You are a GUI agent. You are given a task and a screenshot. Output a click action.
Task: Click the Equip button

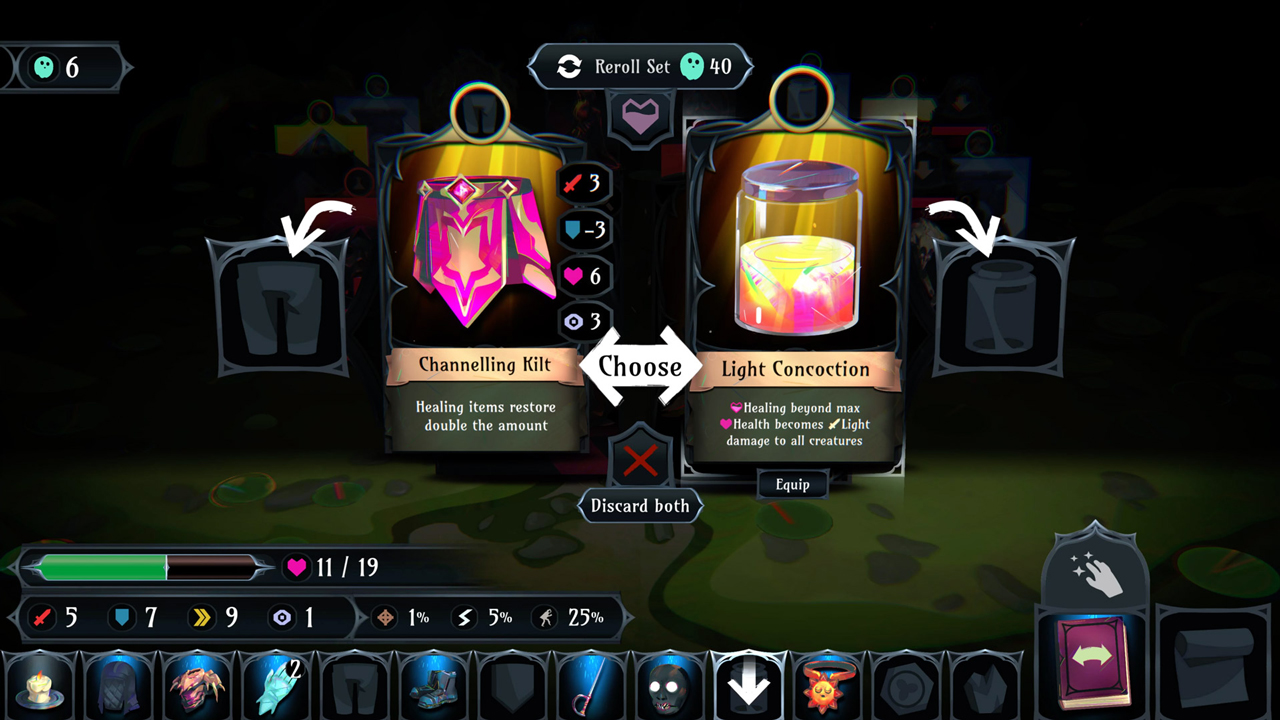pos(792,485)
